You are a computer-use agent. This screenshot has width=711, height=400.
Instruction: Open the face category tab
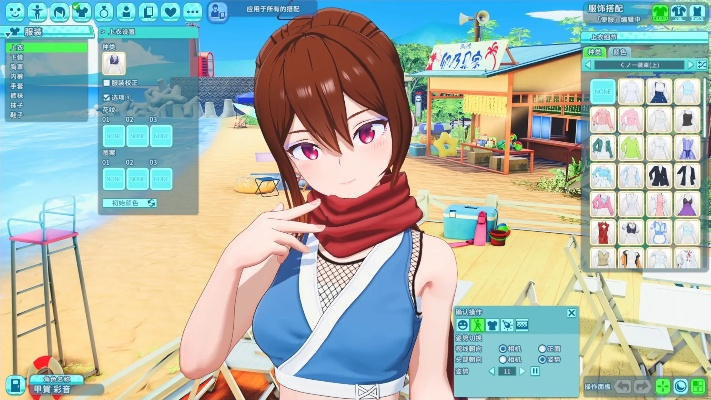[13, 12]
